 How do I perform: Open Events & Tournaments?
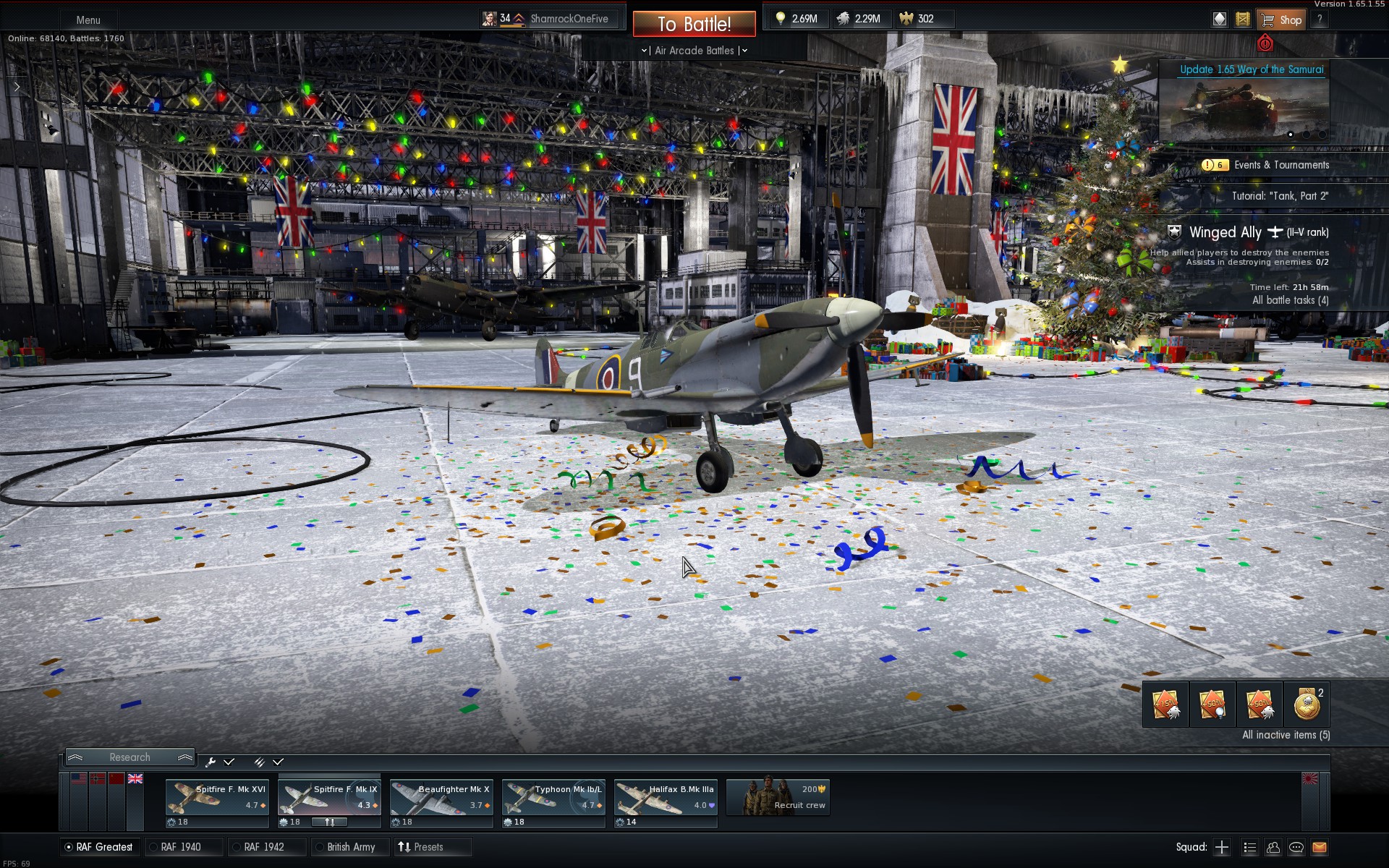pos(1280,165)
